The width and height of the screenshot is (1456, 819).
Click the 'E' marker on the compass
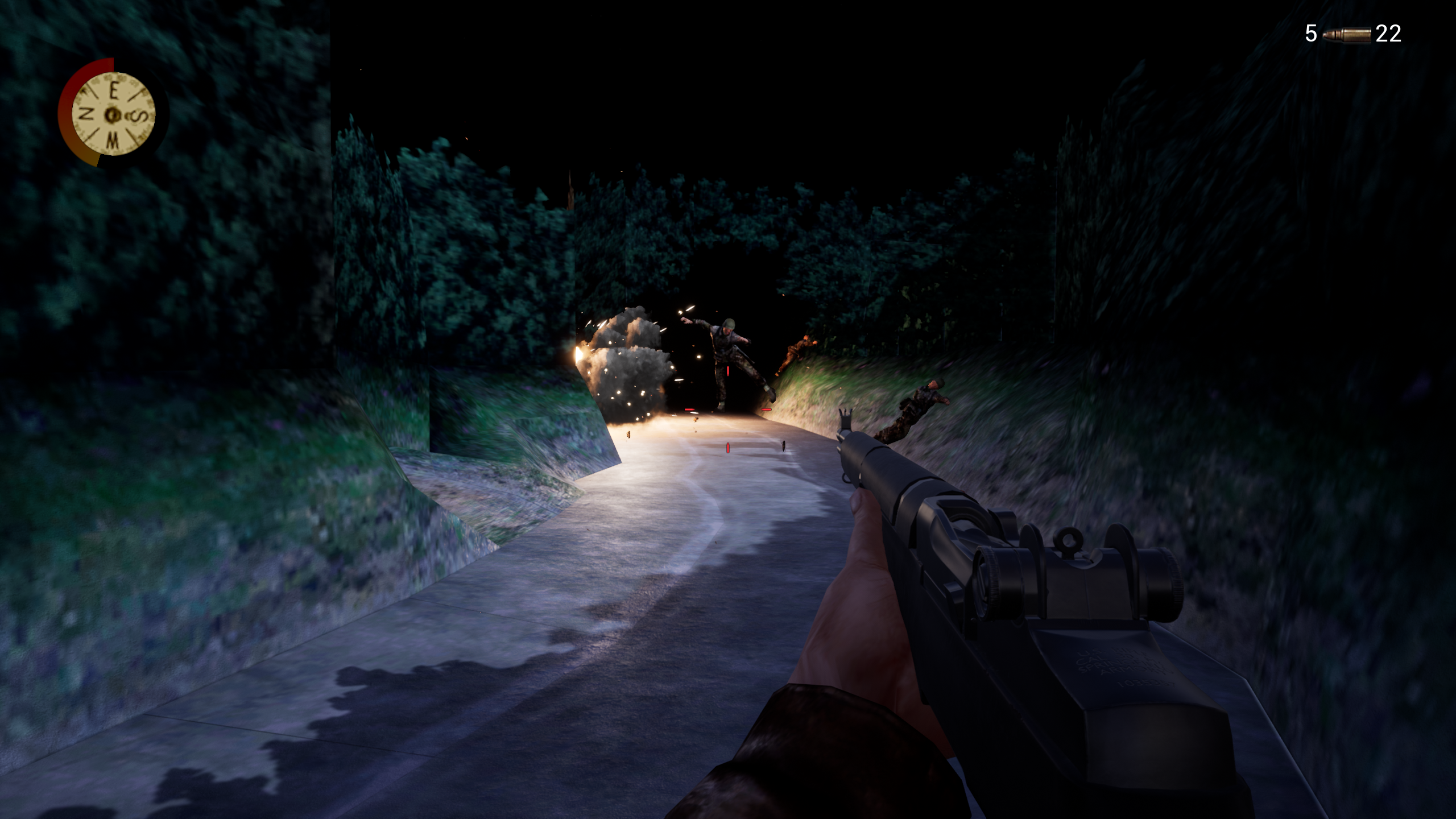(x=114, y=91)
